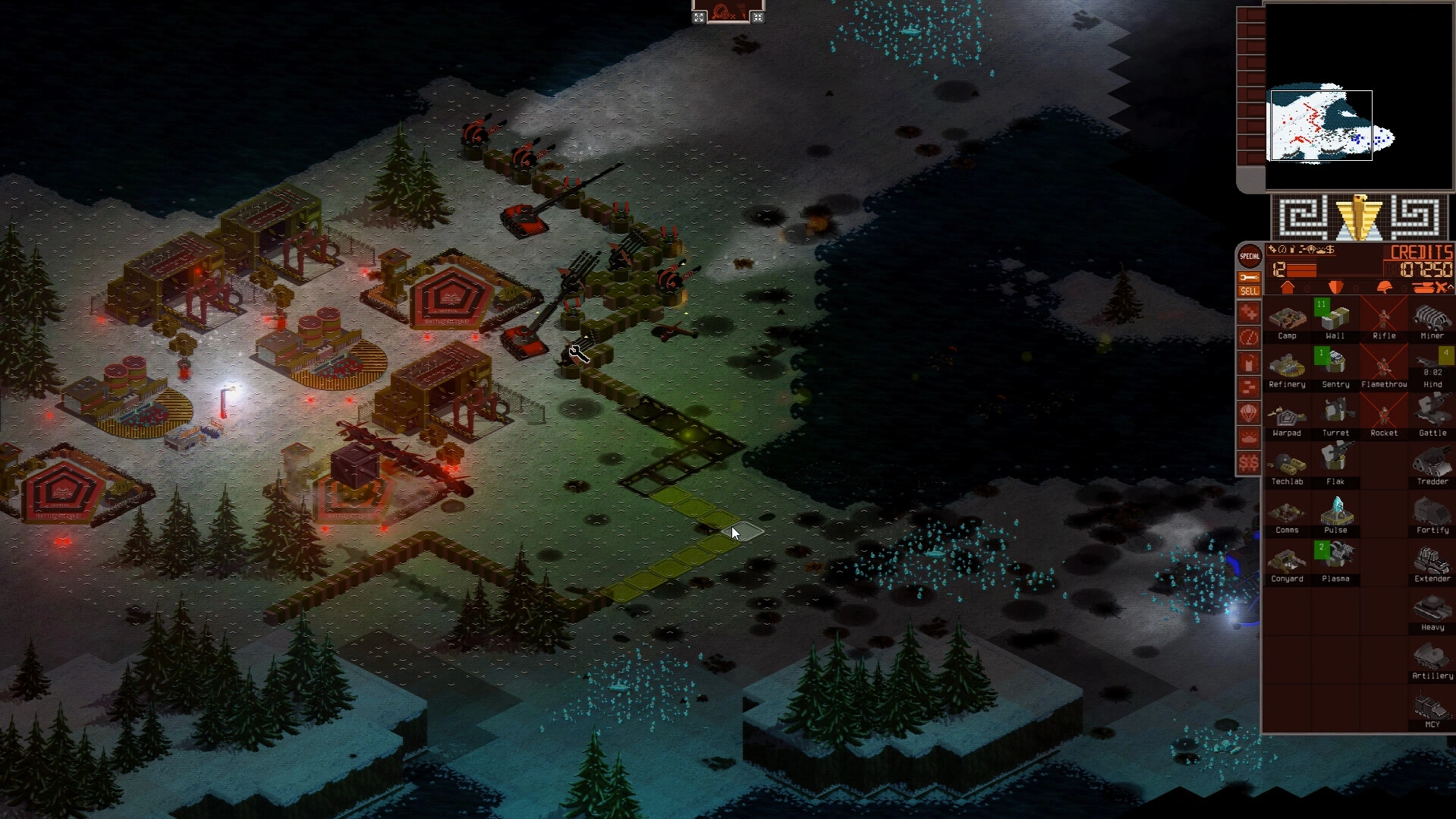This screenshot has height=819, width=1456.
Task: Select the Refinery build icon
Action: coord(1288,367)
